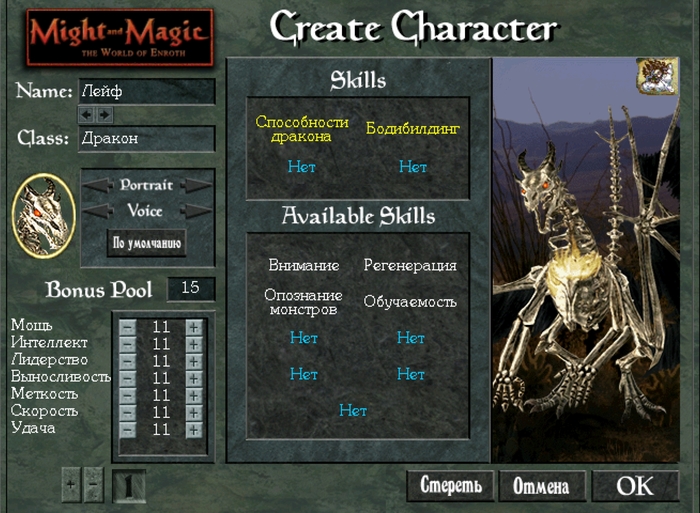This screenshot has width=700, height=513.
Task: Increase the Мощь stat with plus
Action: point(193,327)
